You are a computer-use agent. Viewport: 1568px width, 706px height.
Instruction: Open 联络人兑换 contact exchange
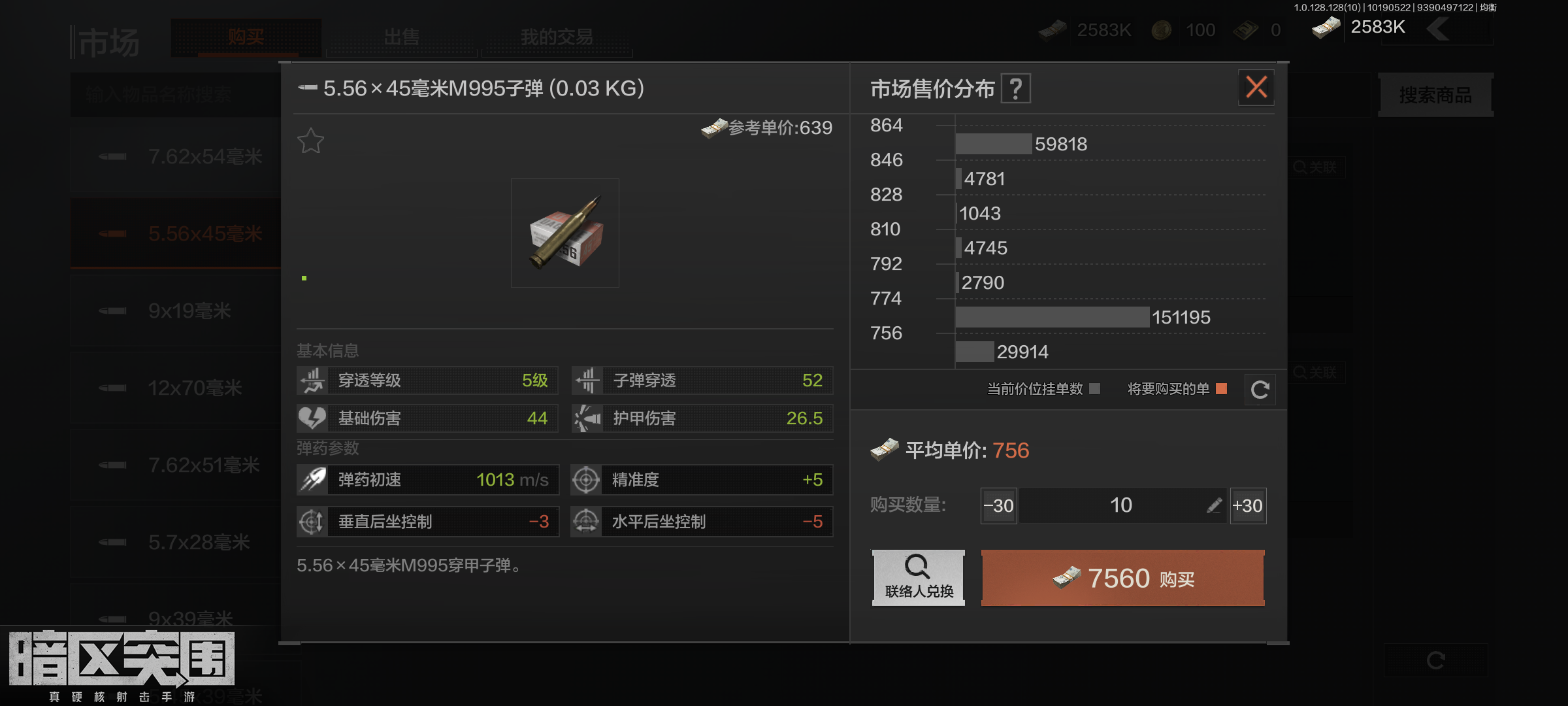[918, 578]
